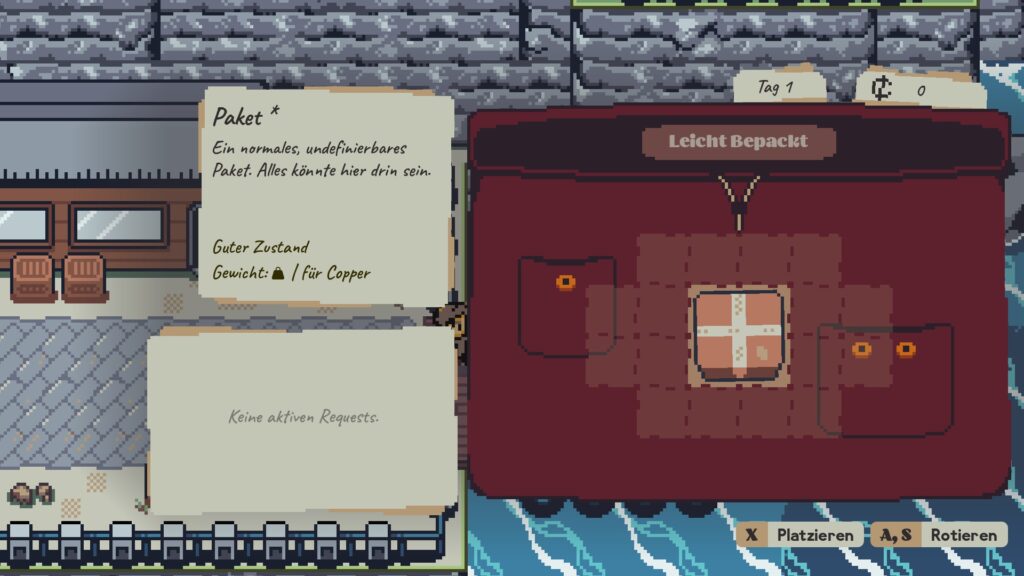Viewport: 1024px width, 576px height.
Task: Select the package in the backpack grid
Action: (x=739, y=336)
